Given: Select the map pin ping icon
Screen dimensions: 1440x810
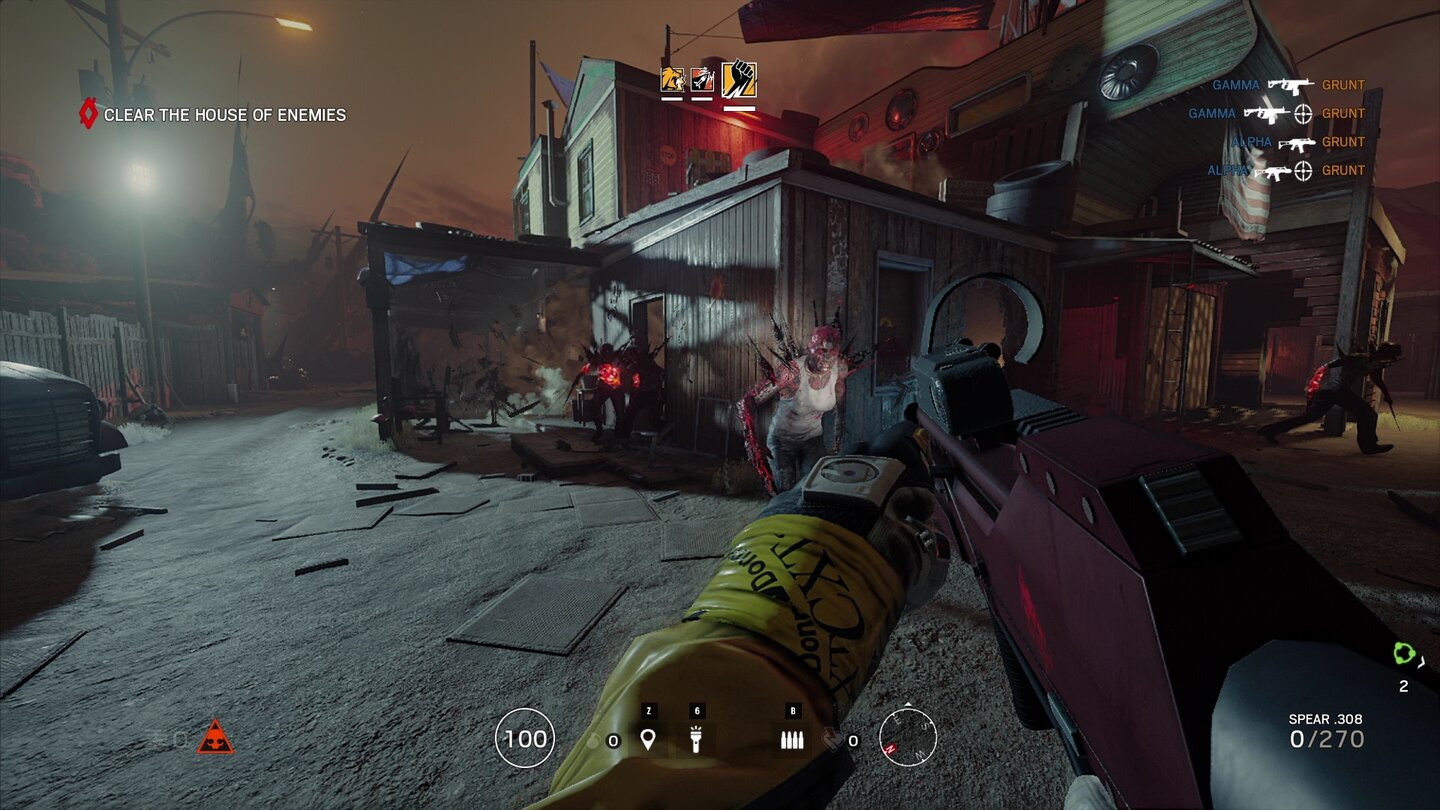Looking at the screenshot, I should (x=650, y=740).
